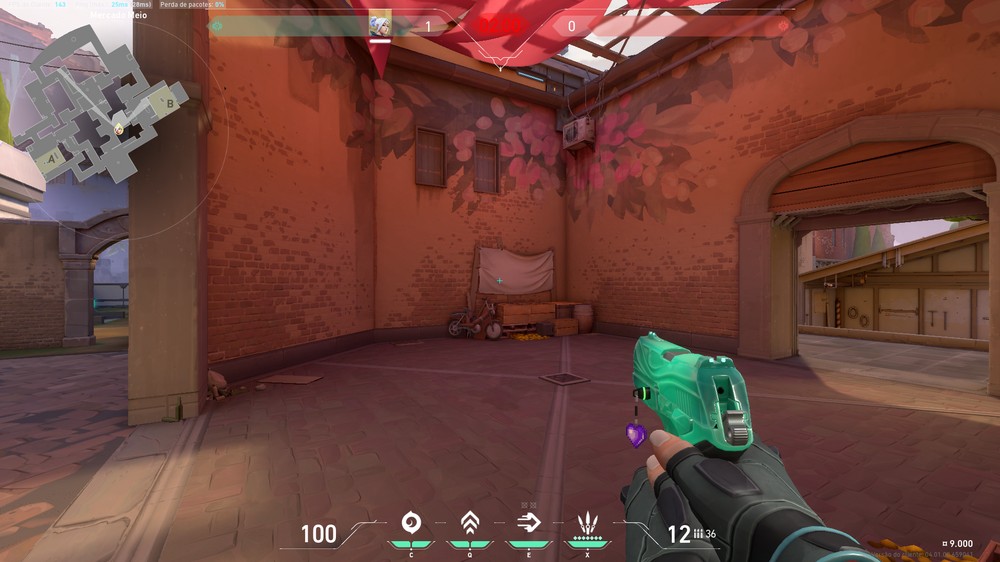Viewport: 1000px width, 562px height.
Task: Activate the Updraft chevrons ability icon
Action: [x=468, y=522]
